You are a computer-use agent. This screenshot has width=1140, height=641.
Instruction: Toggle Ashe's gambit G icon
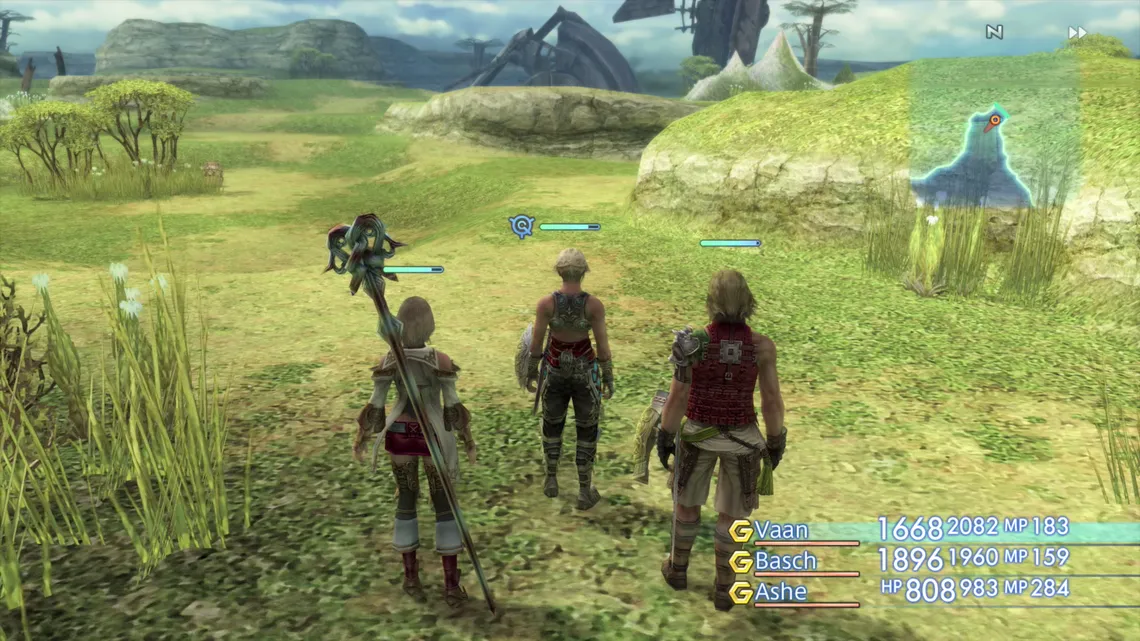pos(740,593)
